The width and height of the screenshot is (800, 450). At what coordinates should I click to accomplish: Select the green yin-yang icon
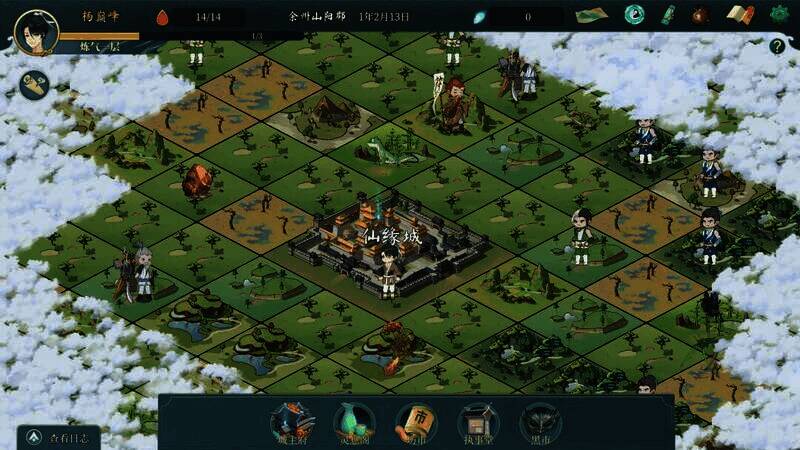[x=633, y=15]
